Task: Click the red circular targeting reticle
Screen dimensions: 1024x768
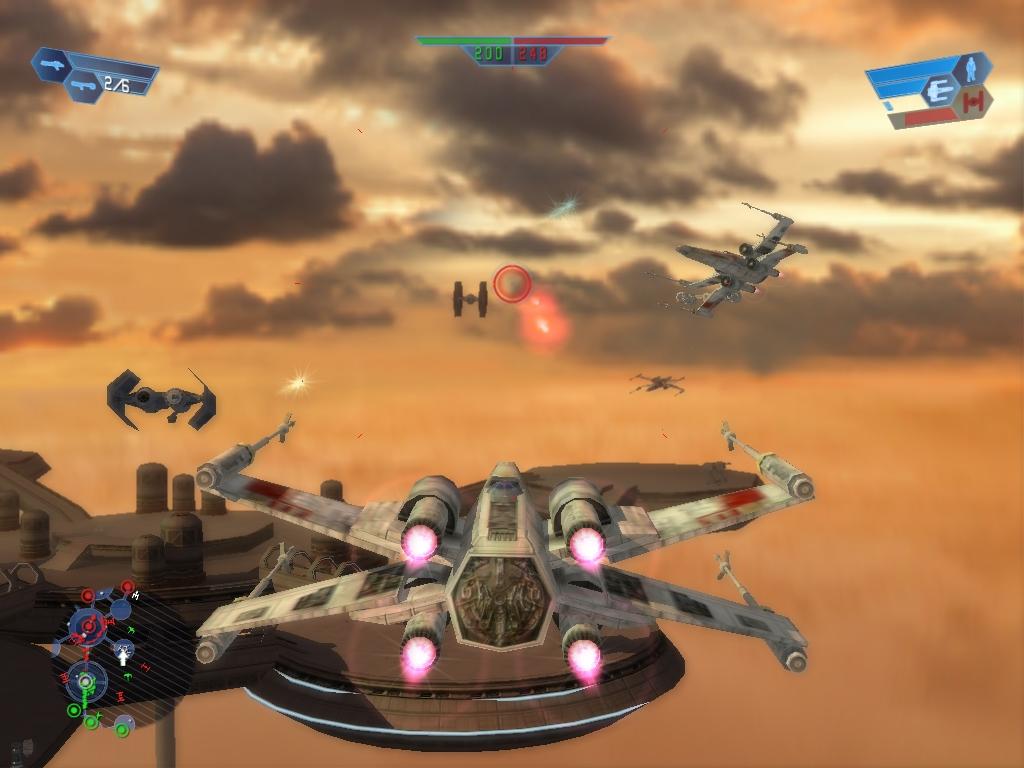Action: pyautogui.click(x=512, y=283)
